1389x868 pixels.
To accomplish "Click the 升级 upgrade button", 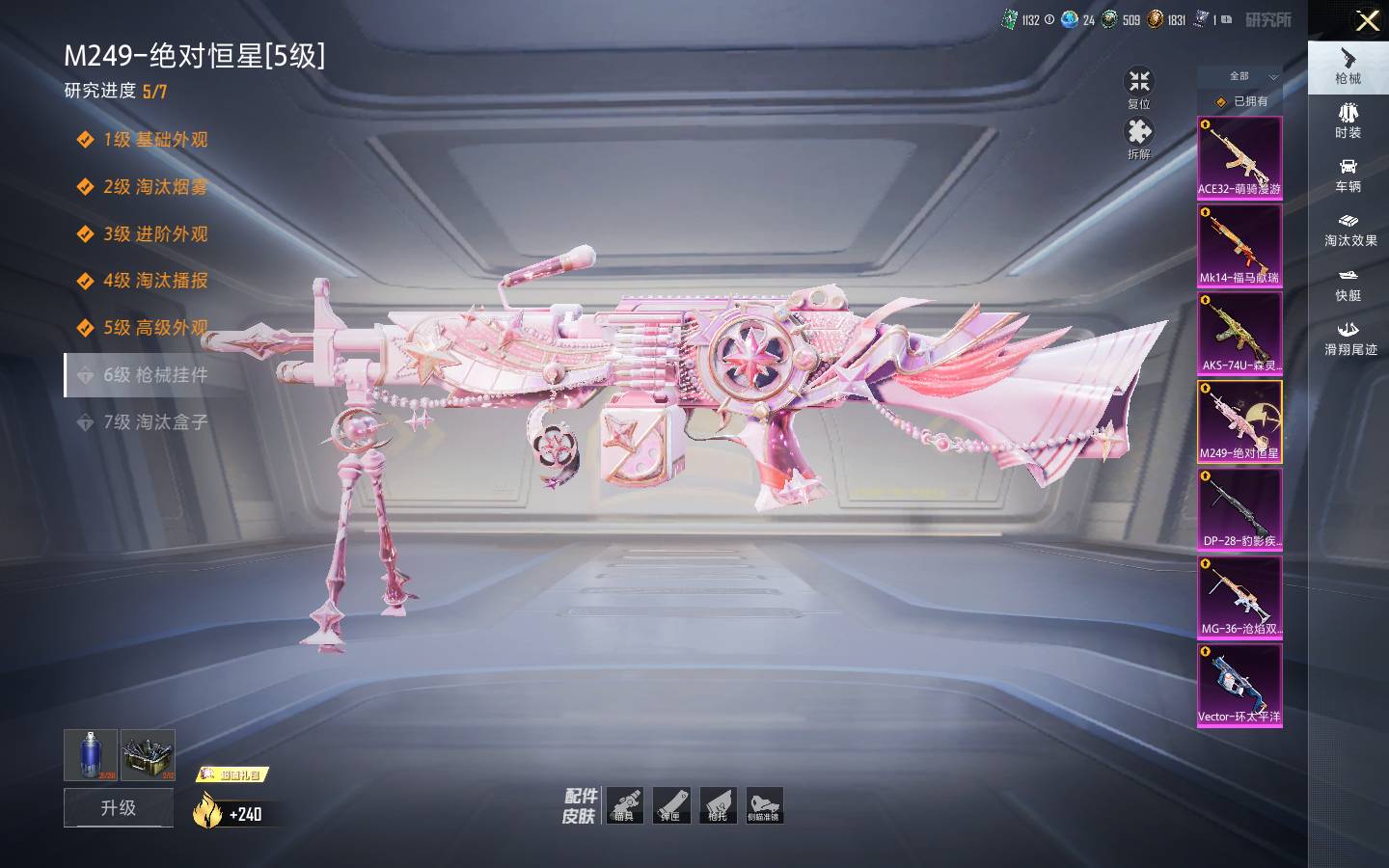I will (119, 807).
